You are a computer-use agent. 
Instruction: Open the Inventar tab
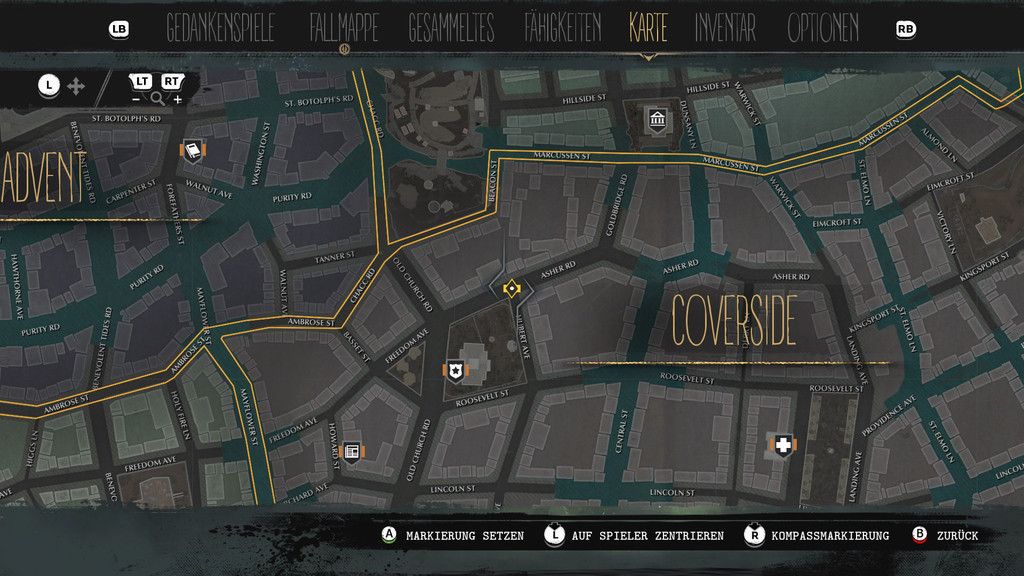pyautogui.click(x=727, y=29)
